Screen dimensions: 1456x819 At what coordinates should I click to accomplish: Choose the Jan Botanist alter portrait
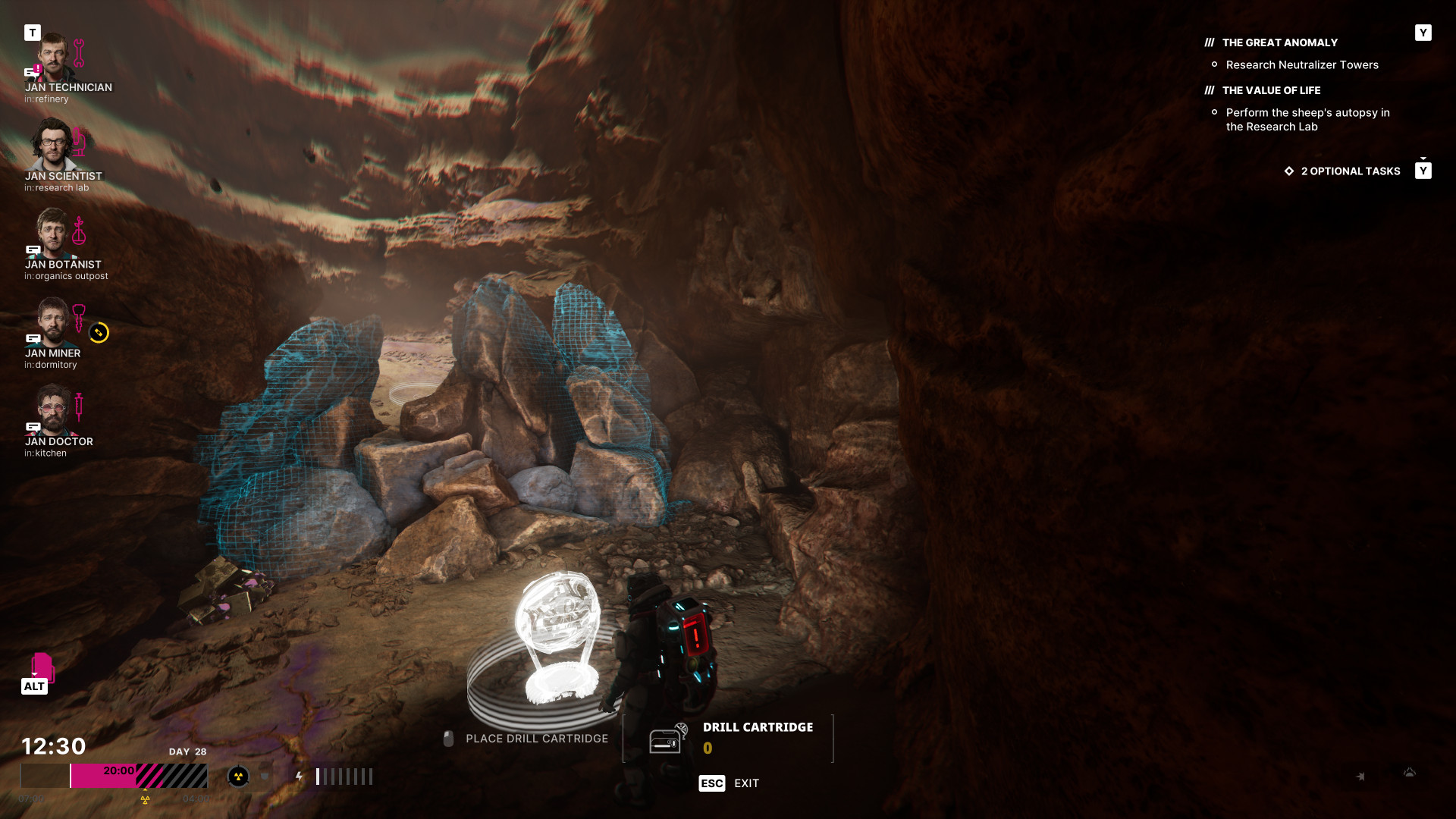coord(53,234)
